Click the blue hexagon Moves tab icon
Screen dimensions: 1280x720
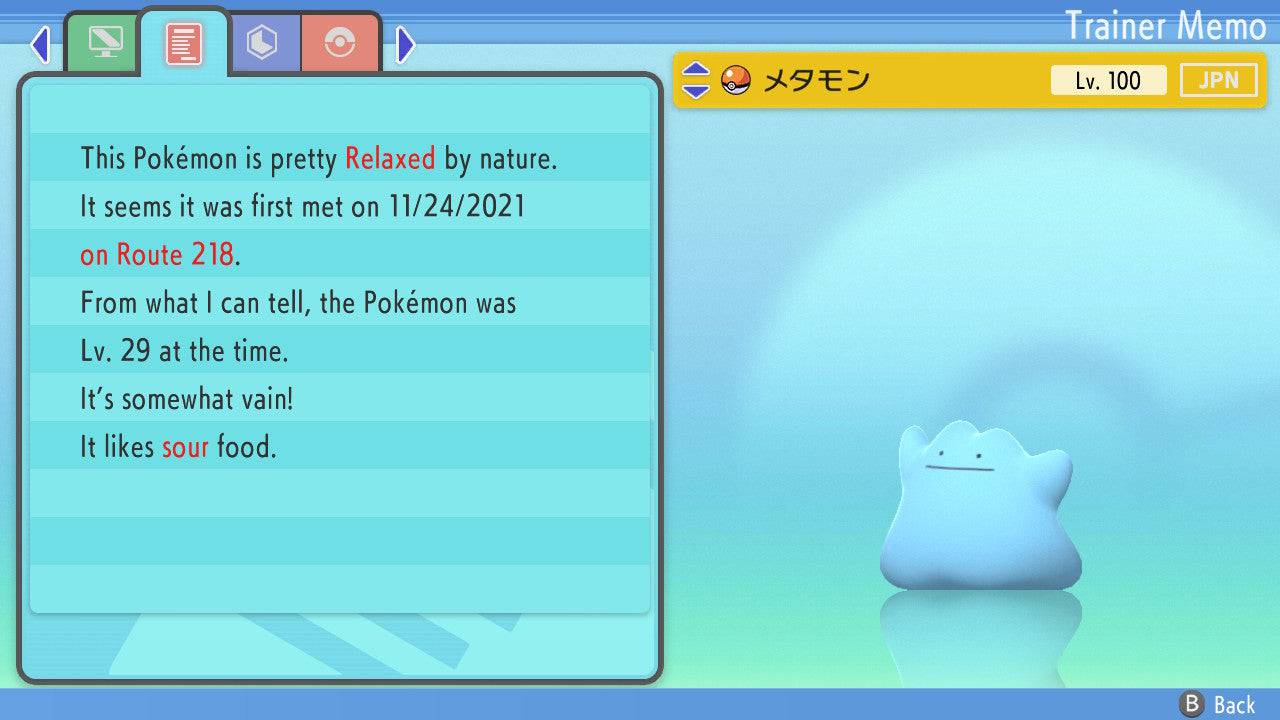tap(263, 42)
